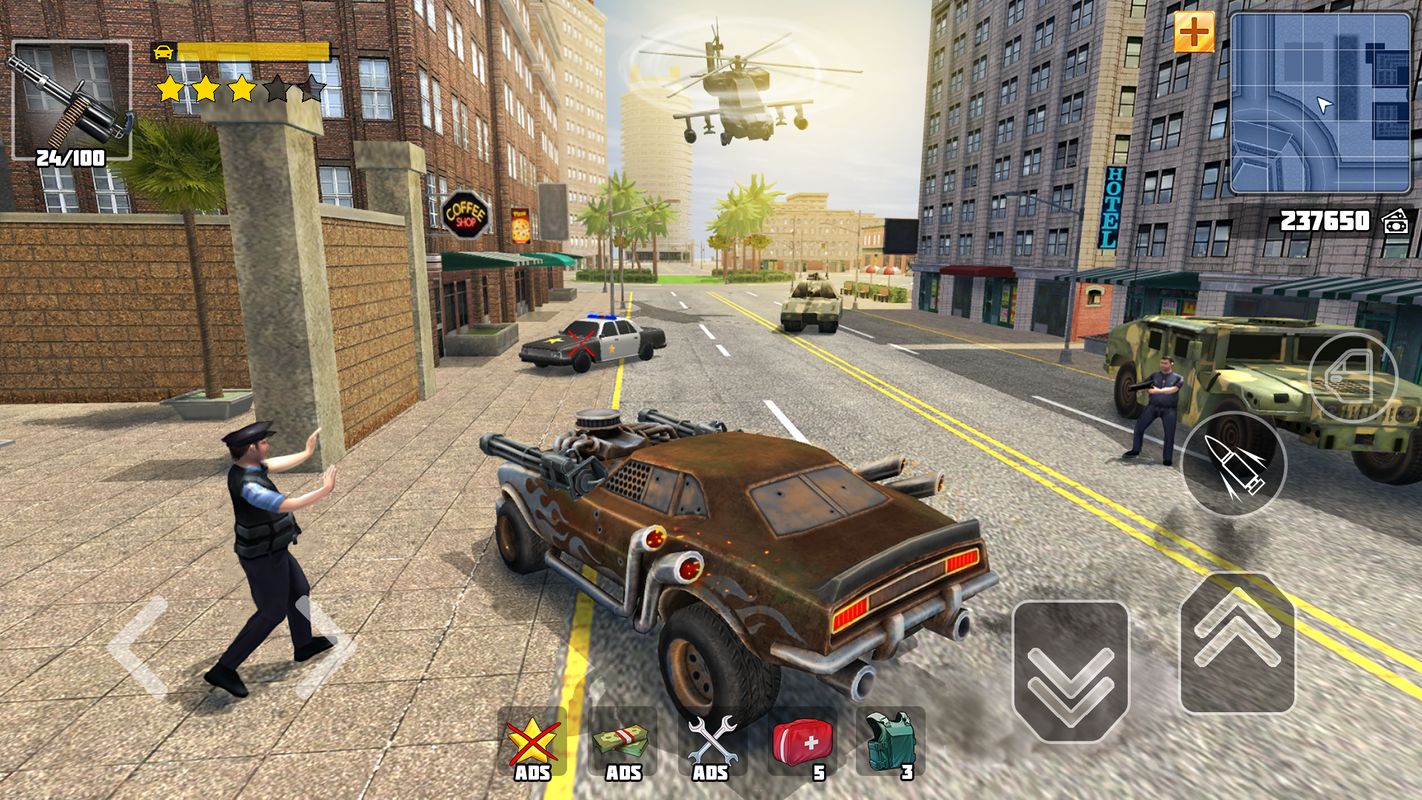1422x800 pixels.
Task: Open the city minimap
Action: (x=1319, y=103)
